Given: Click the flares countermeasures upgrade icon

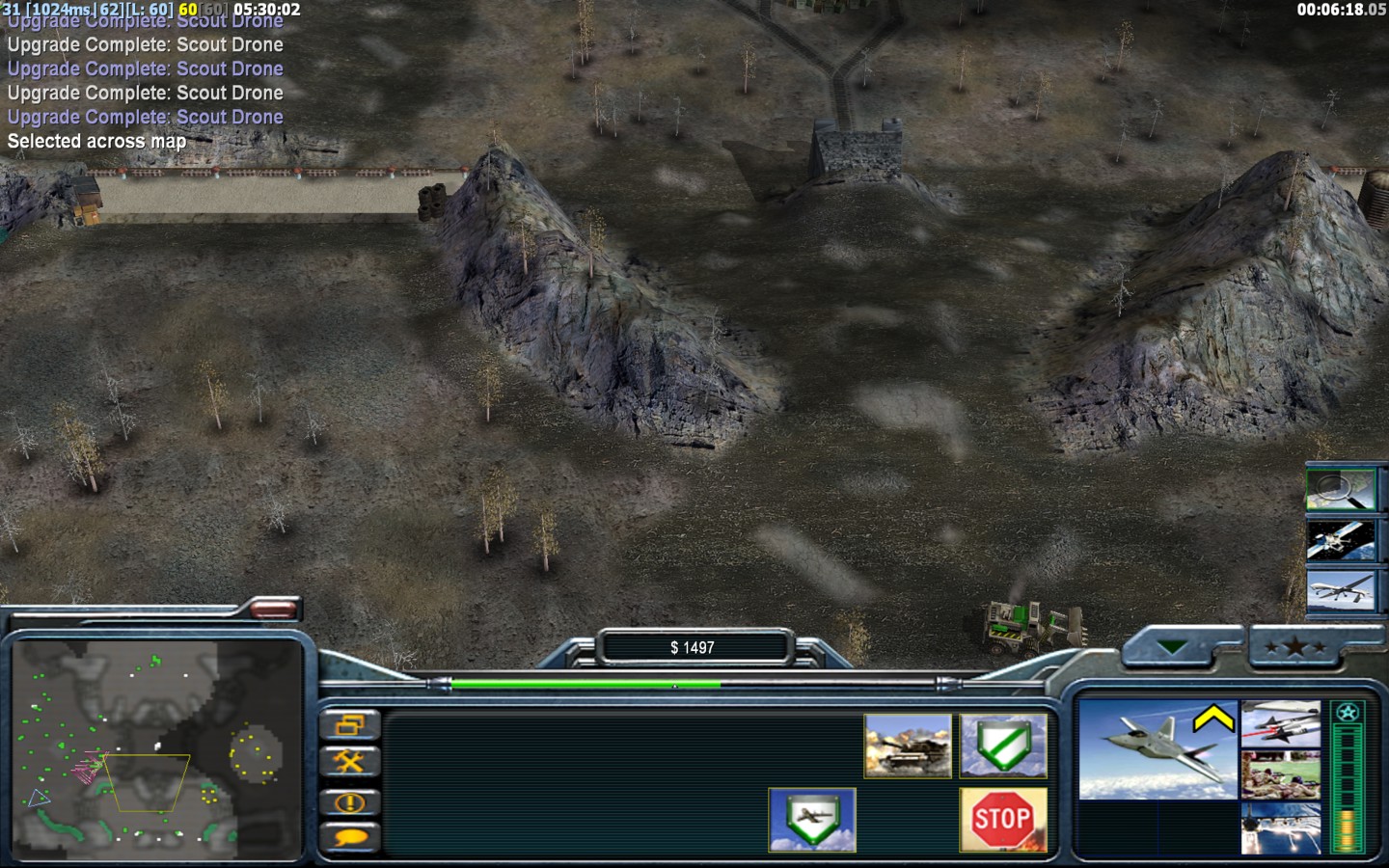Looking at the screenshot, I should click(1280, 827).
